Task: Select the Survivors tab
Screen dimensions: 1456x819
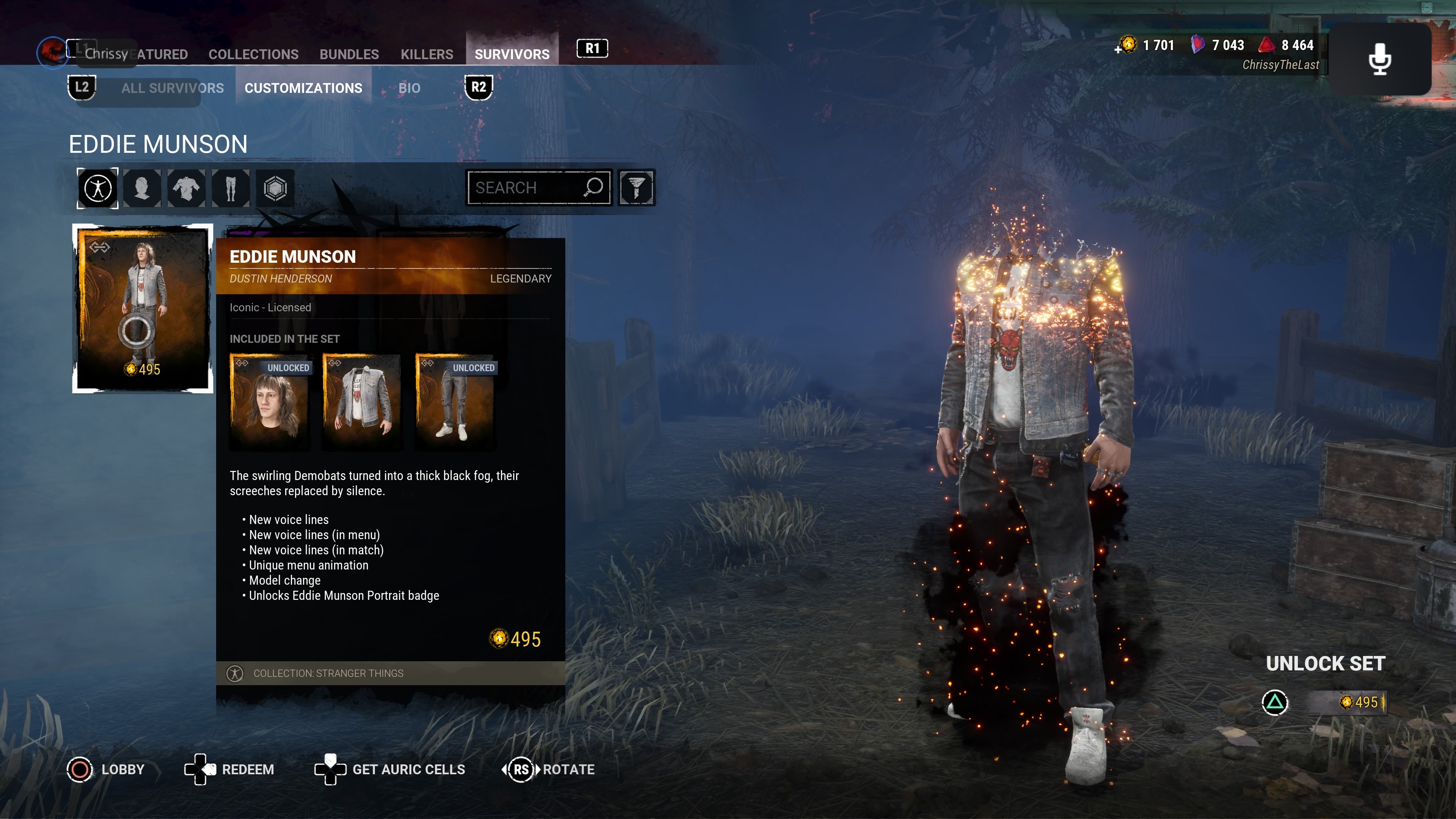Action: coord(511,54)
